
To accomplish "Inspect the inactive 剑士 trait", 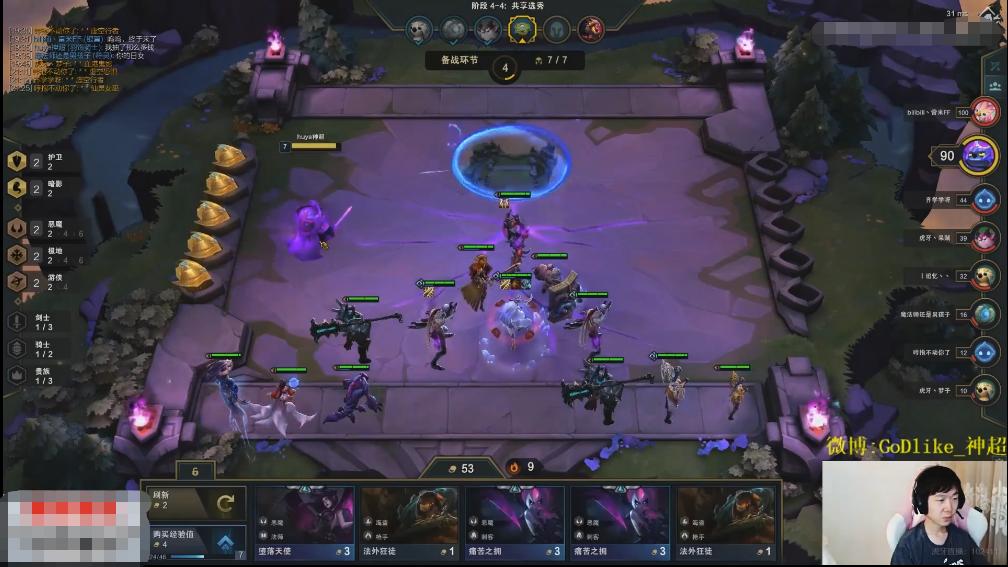I will point(17,321).
